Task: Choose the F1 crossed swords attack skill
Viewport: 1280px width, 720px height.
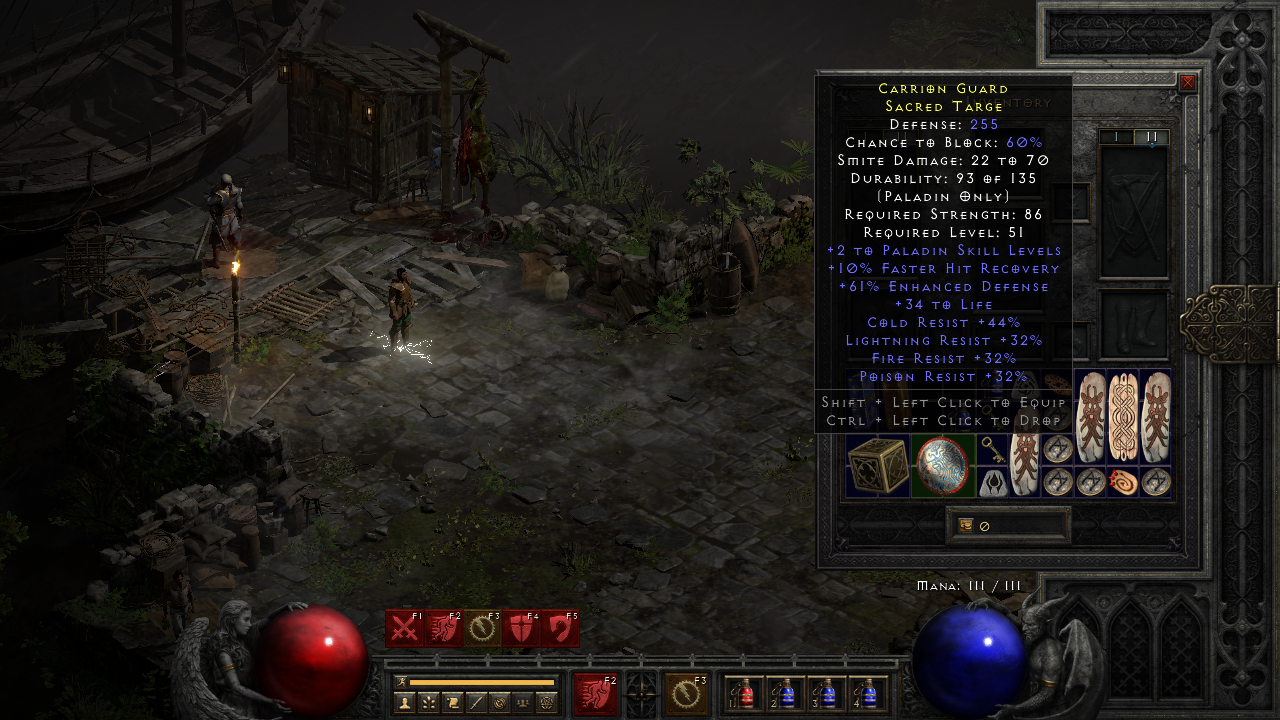Action: click(x=404, y=629)
